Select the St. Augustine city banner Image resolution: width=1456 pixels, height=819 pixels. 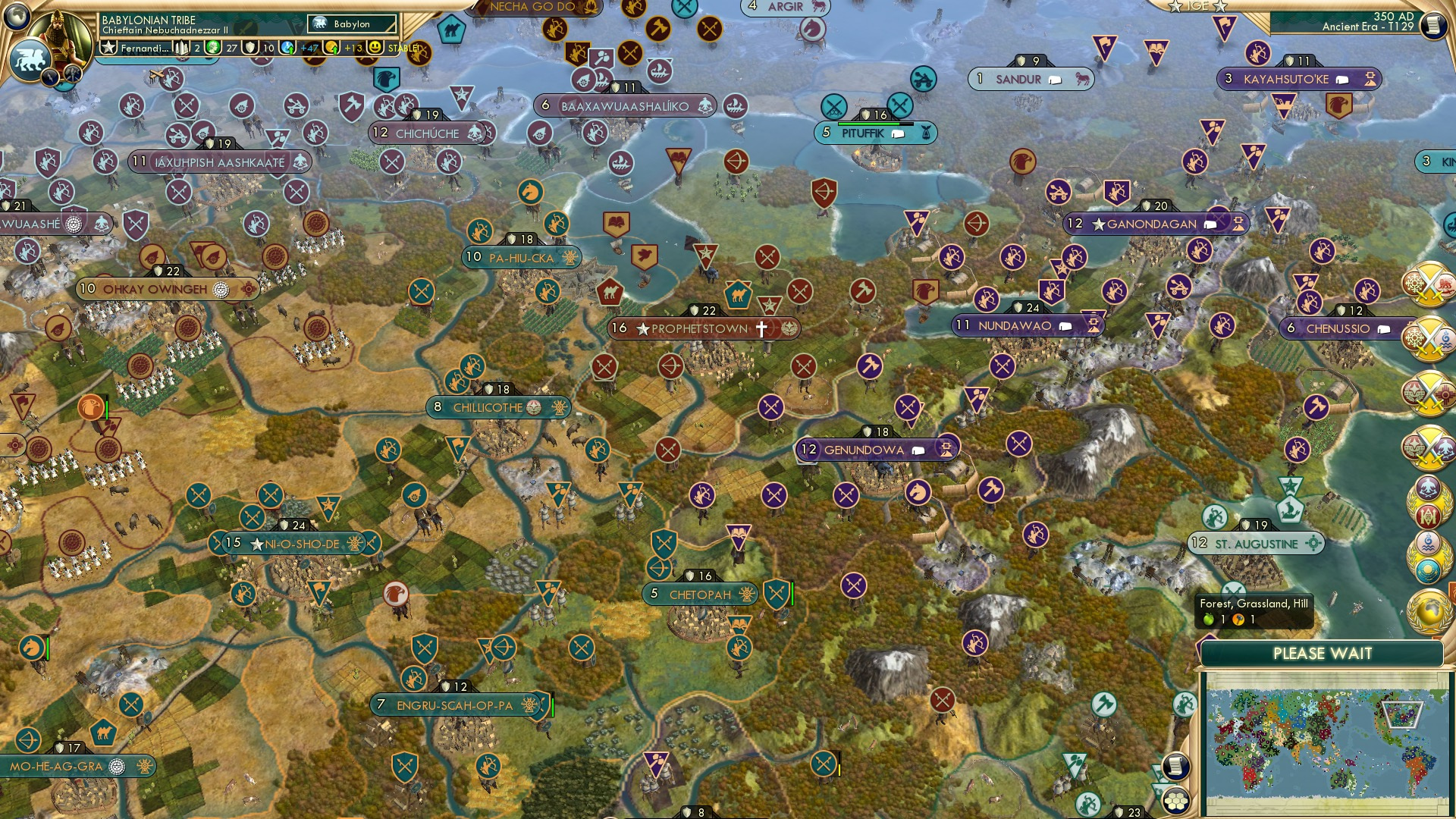pos(1255,544)
